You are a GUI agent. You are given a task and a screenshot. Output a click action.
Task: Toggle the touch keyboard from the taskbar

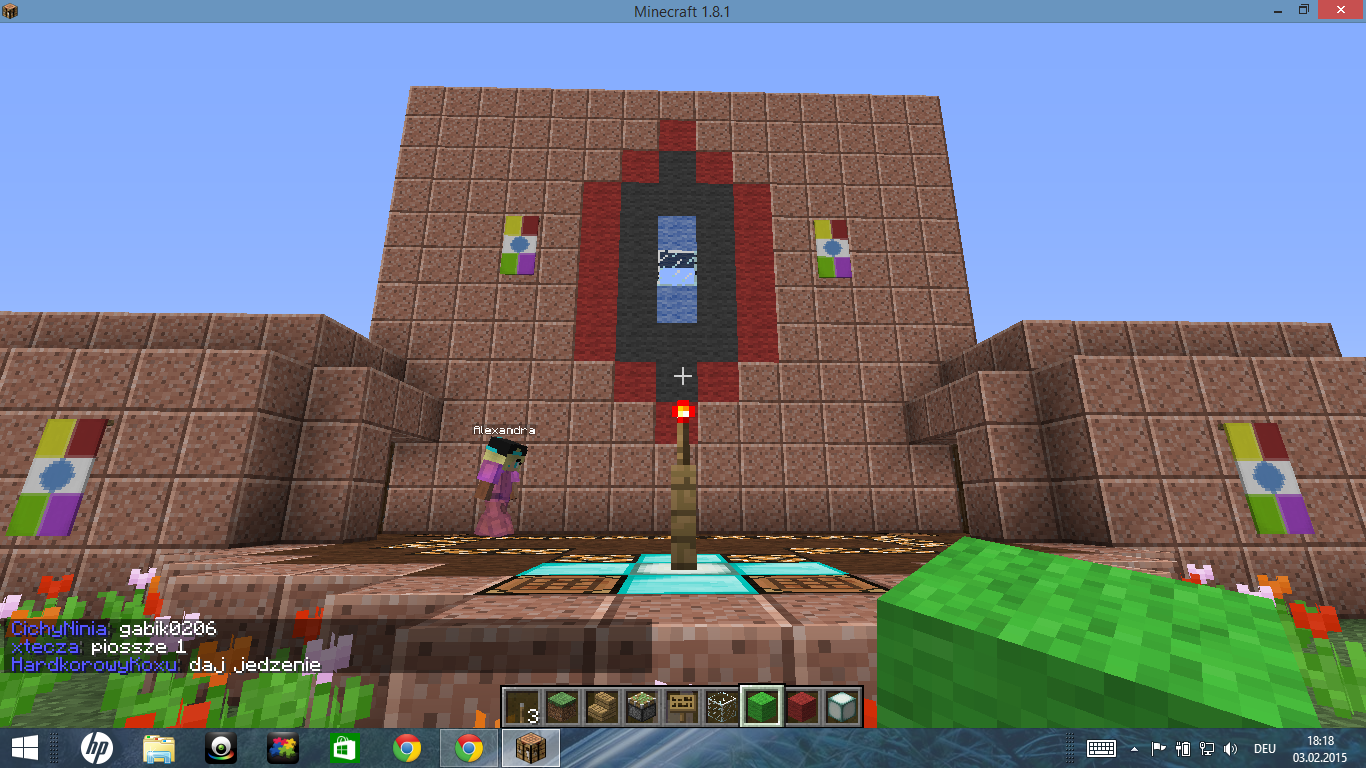pyautogui.click(x=1100, y=750)
